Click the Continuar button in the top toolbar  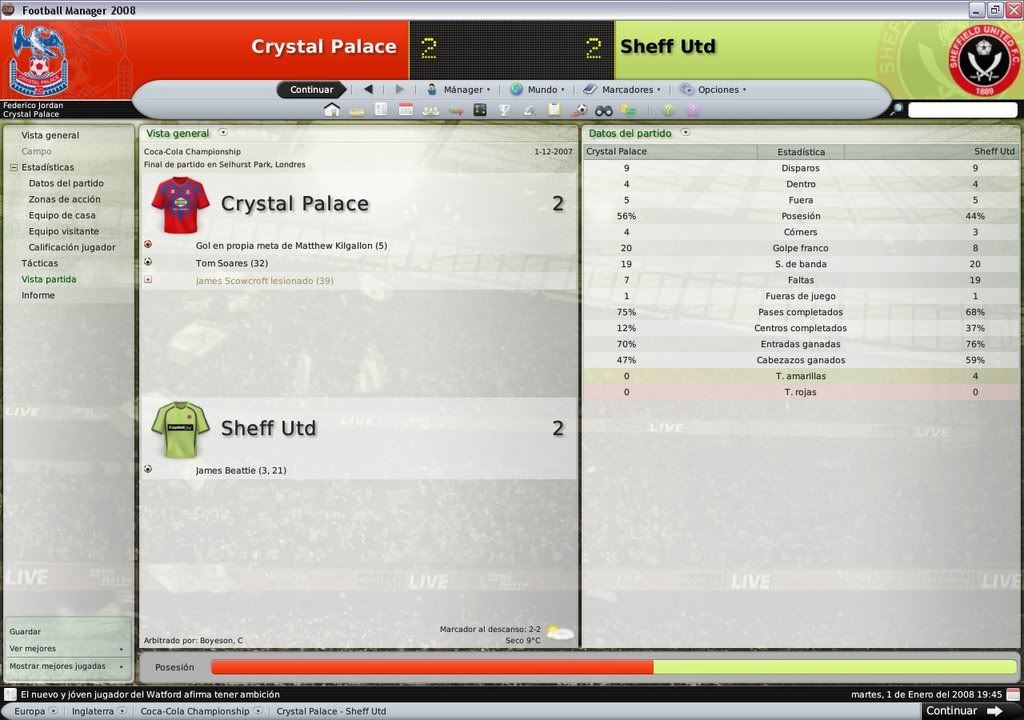click(x=311, y=89)
